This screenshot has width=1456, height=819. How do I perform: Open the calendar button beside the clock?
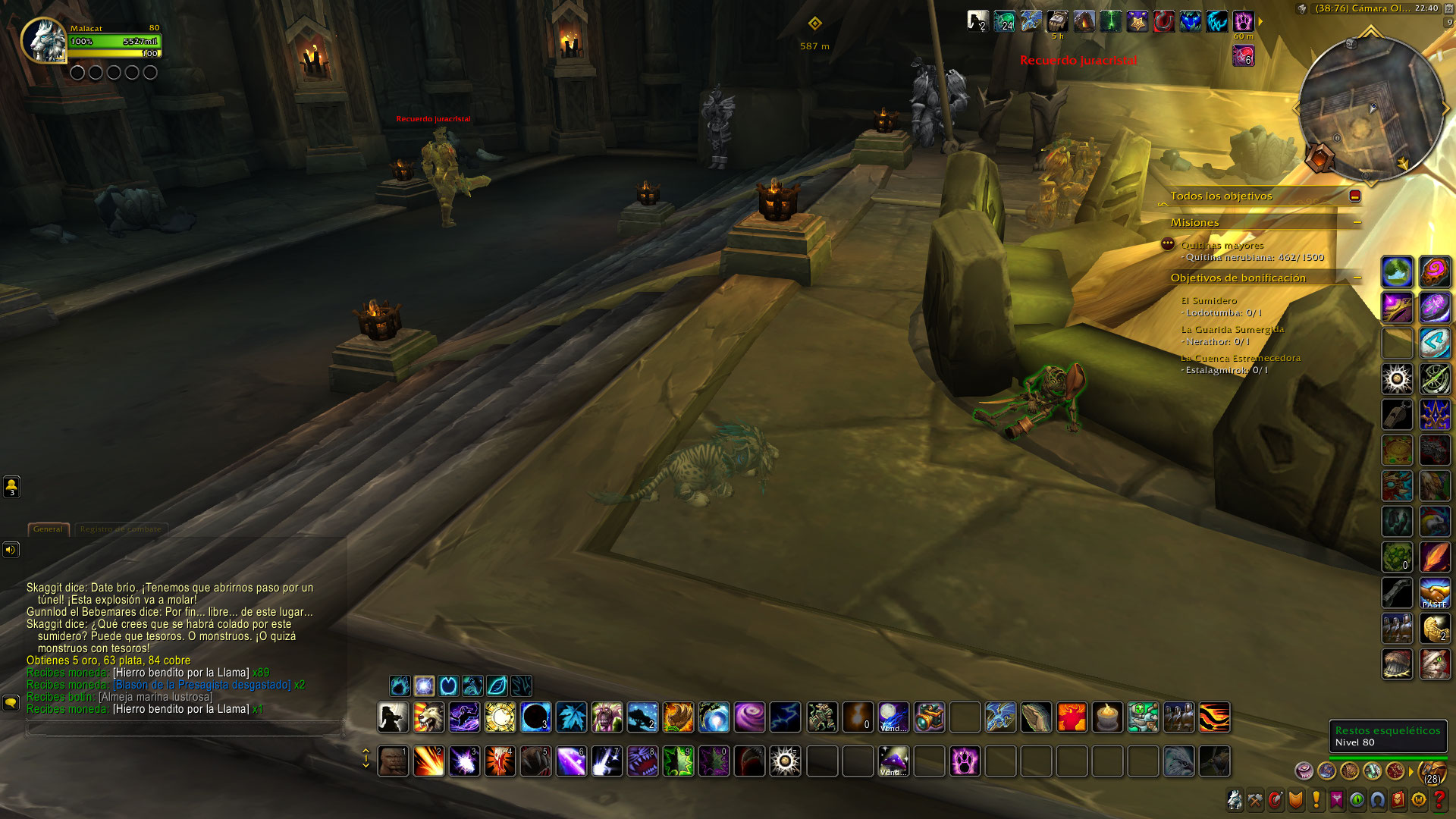click(x=1449, y=9)
